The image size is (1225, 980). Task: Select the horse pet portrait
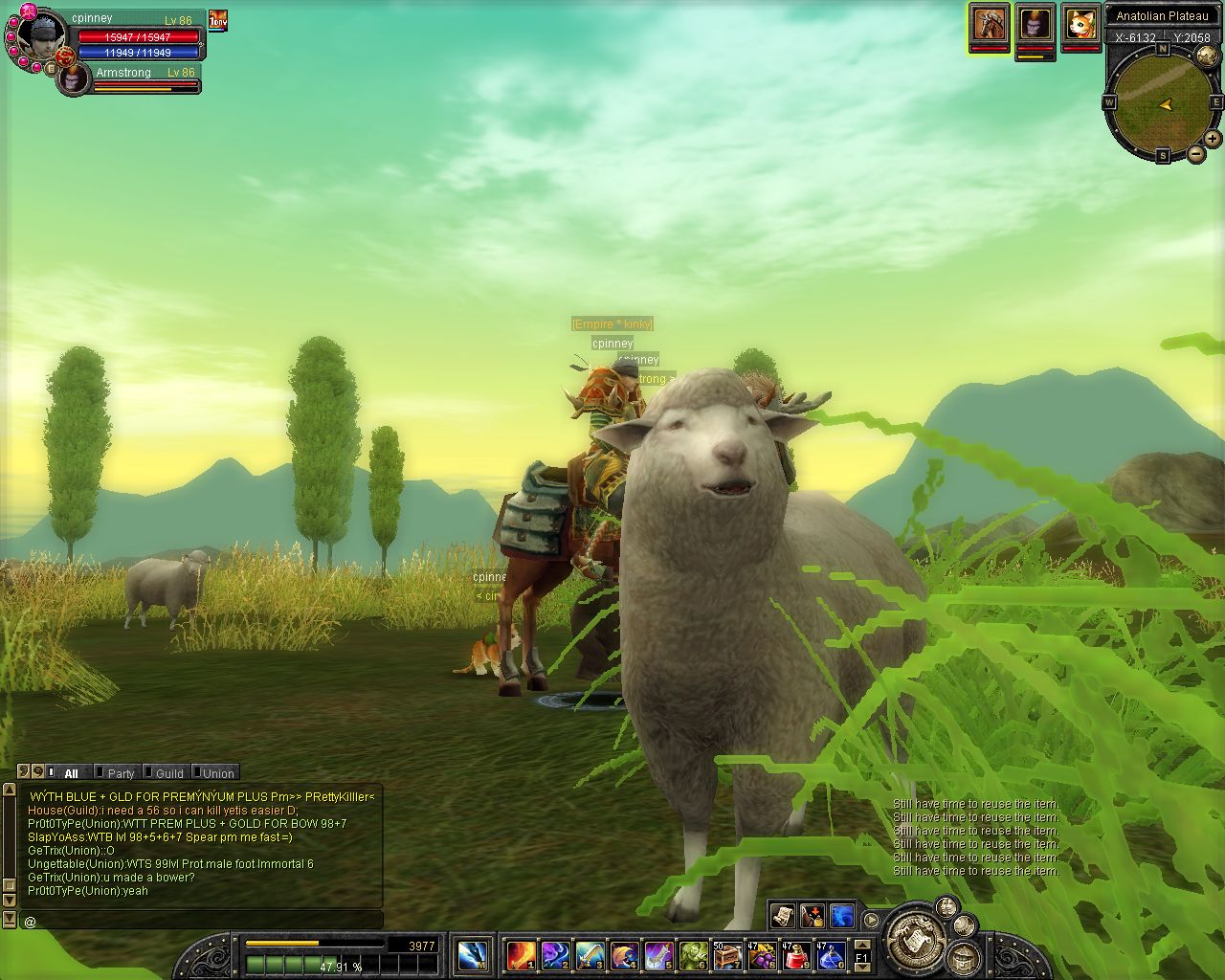[989, 24]
